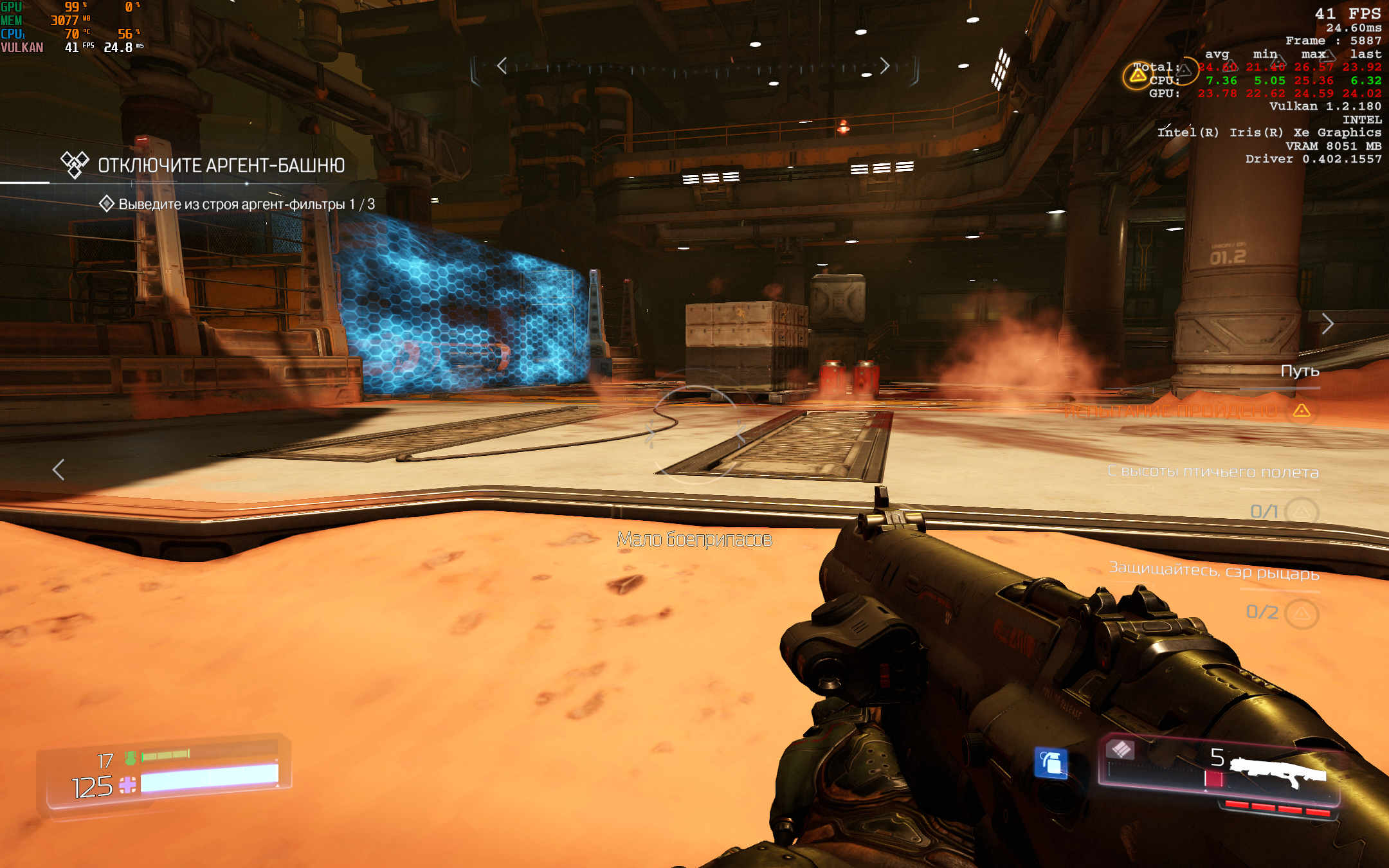Click the Путь challenges header
This screenshot has height=868, width=1389.
tap(1300, 371)
